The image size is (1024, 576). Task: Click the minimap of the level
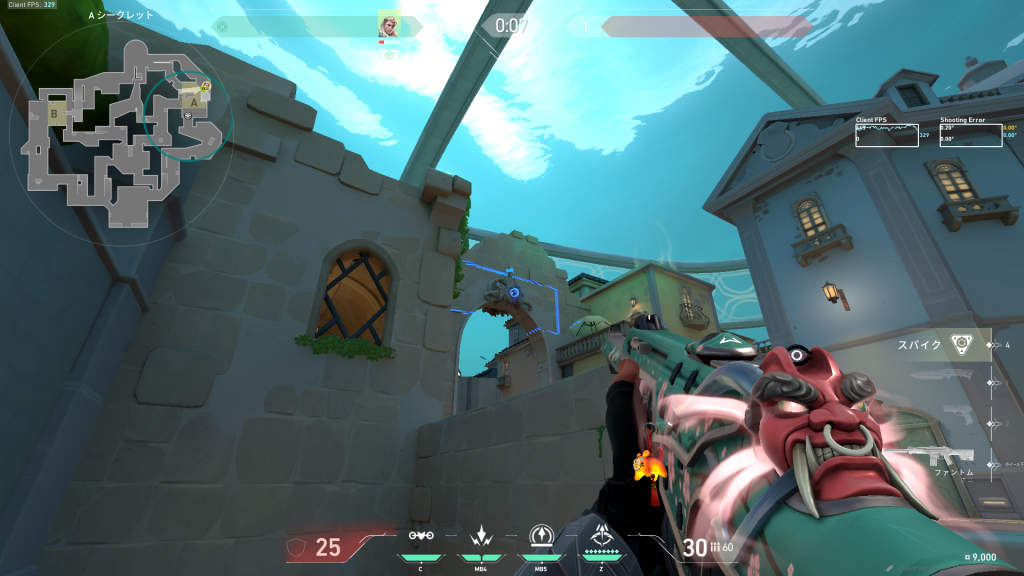pyautogui.click(x=120, y=130)
